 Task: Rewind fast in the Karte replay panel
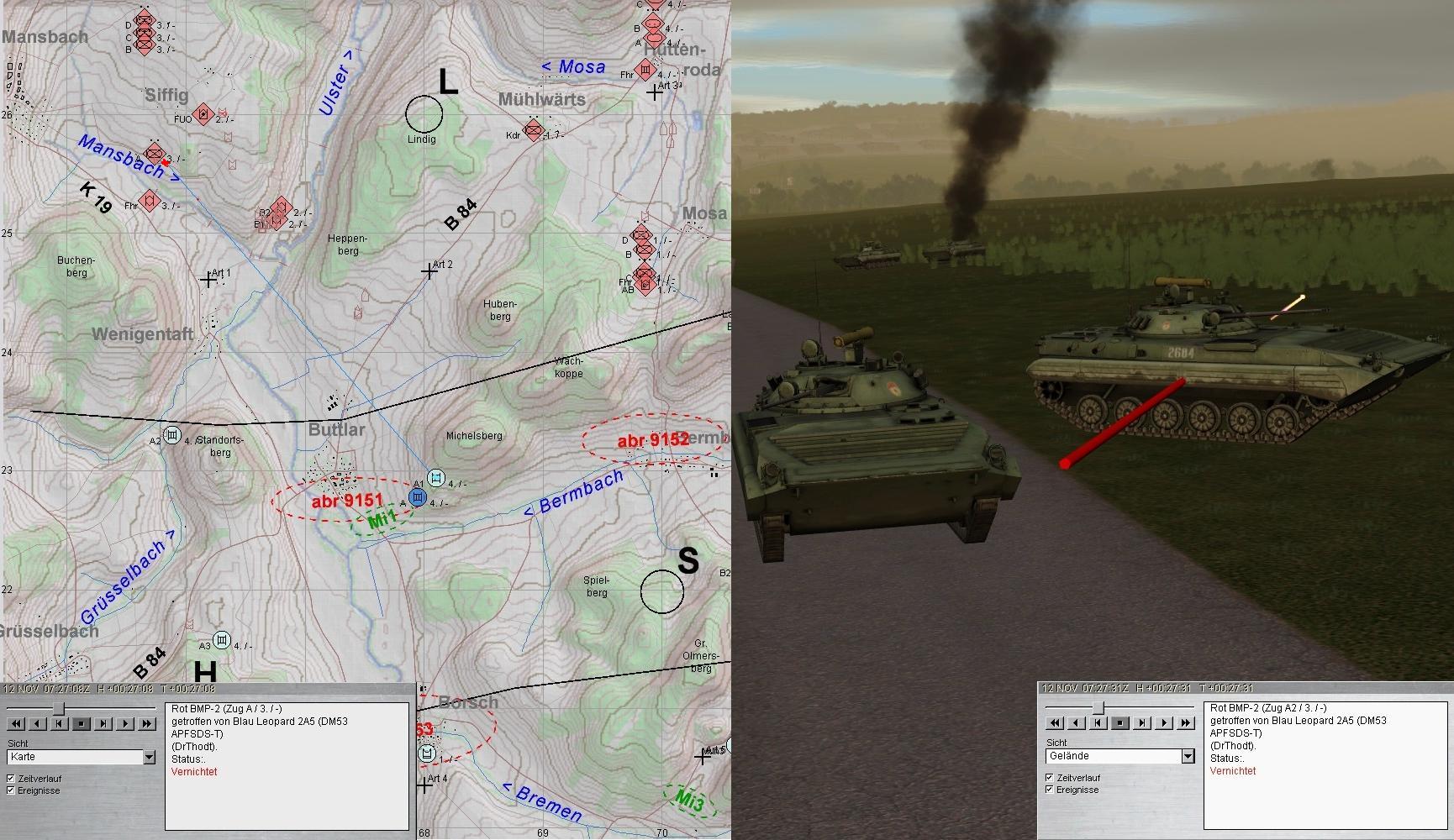[16, 723]
